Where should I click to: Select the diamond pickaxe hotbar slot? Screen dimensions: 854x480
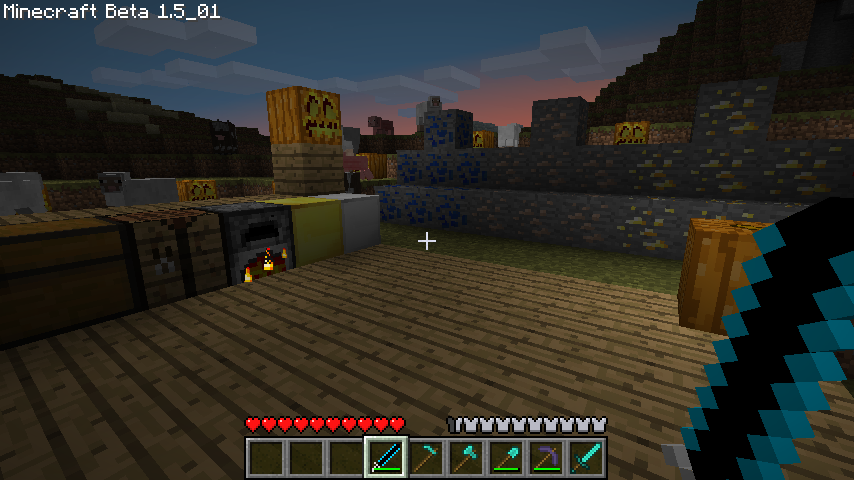click(x=425, y=458)
